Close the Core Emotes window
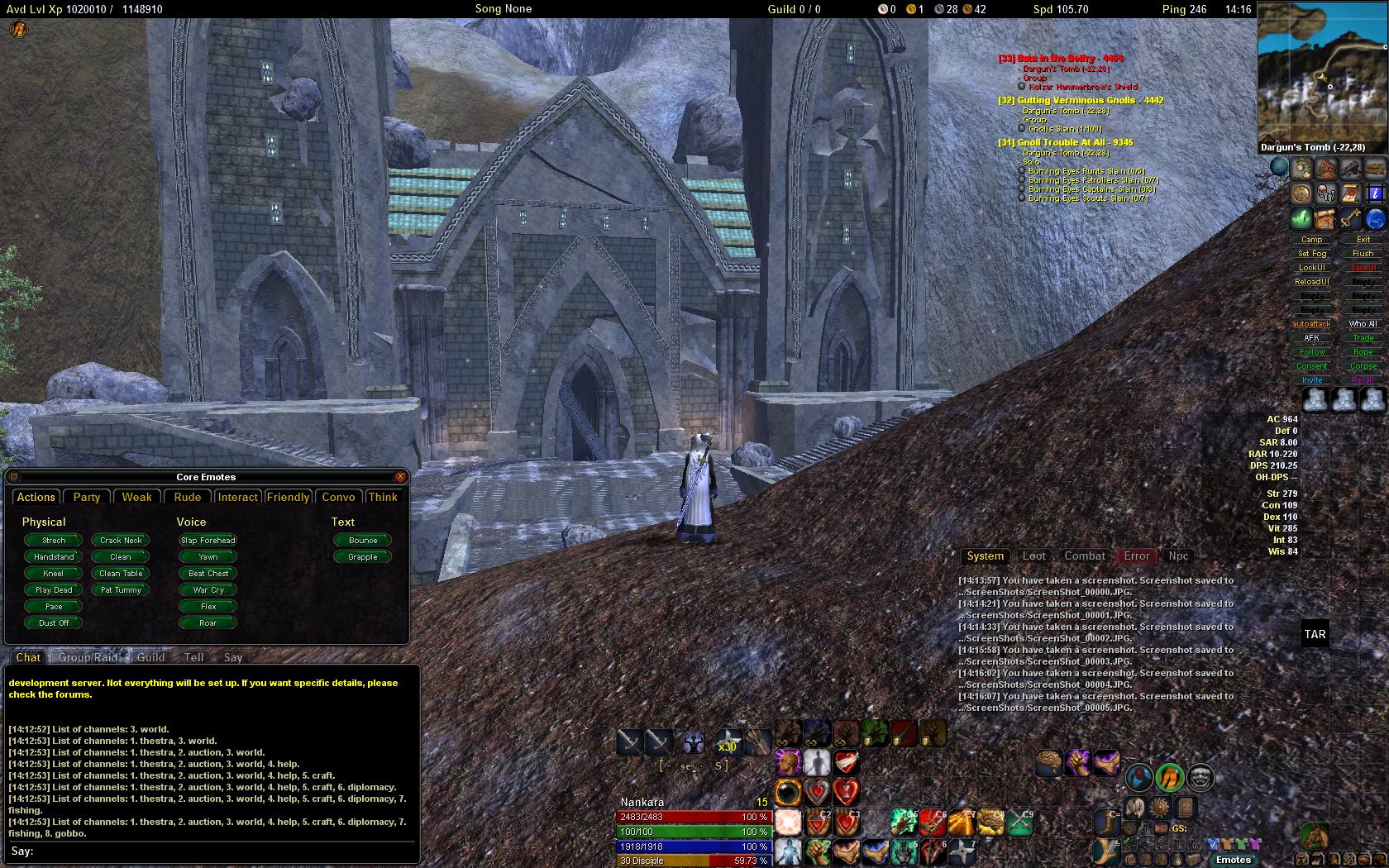1389x868 pixels. (x=400, y=477)
